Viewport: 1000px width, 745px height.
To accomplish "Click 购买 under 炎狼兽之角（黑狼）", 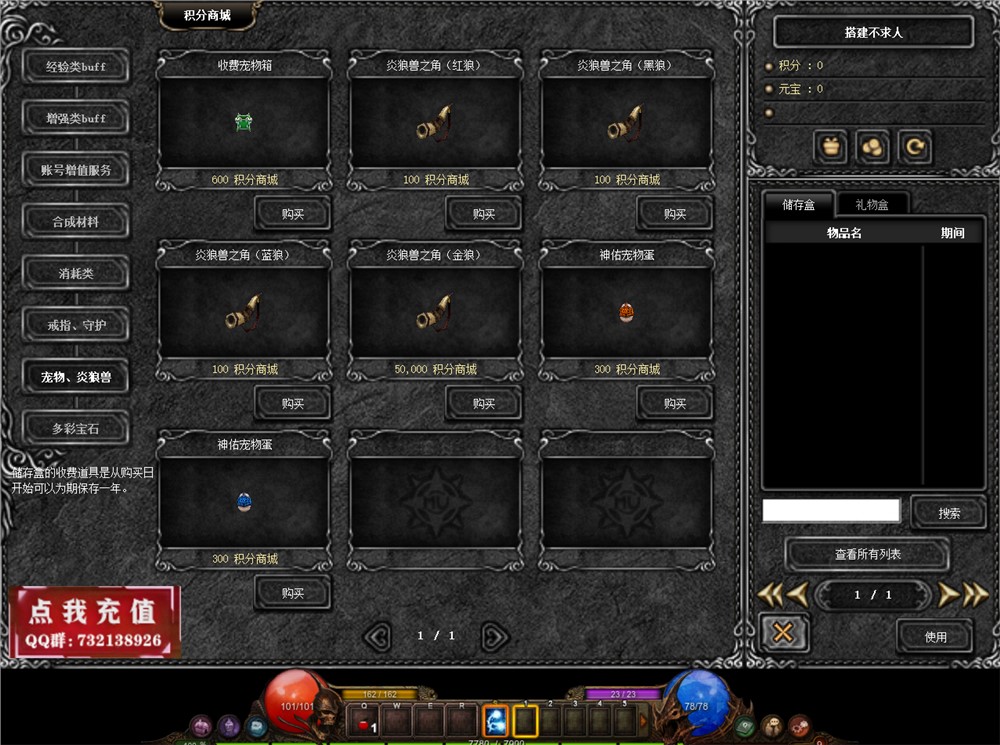I will (x=675, y=213).
